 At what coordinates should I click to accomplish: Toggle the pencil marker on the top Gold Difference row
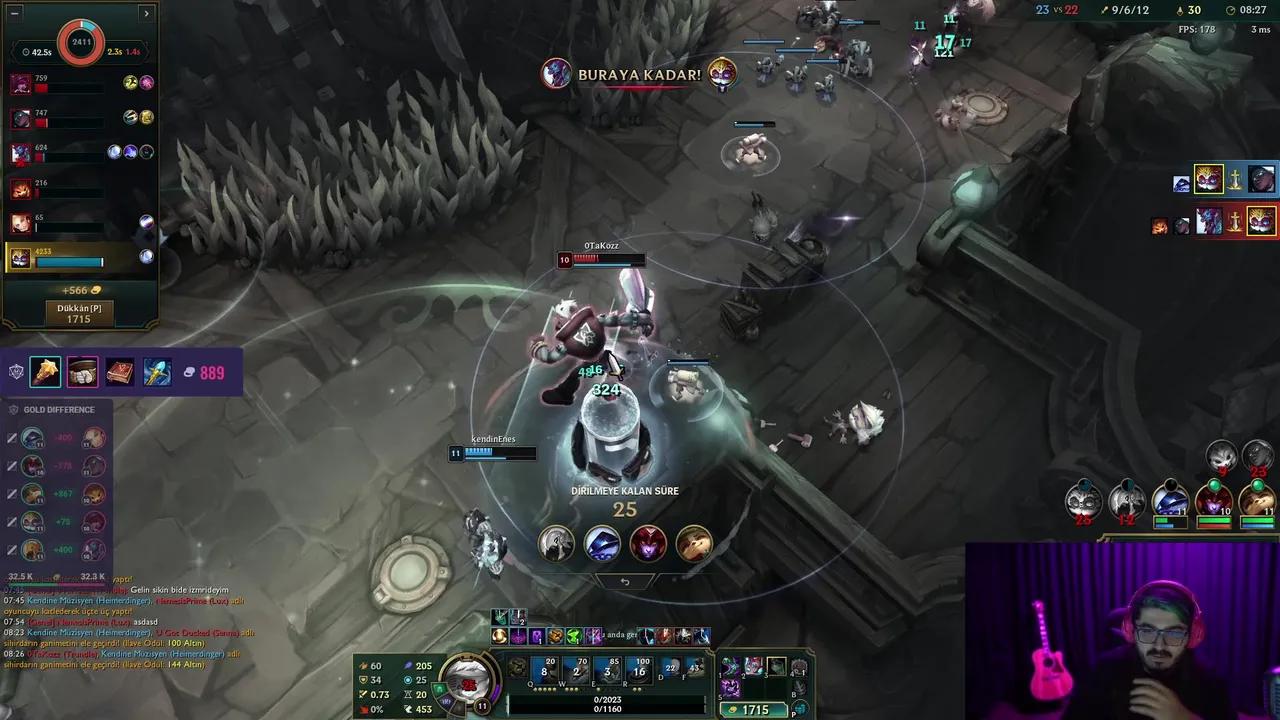point(12,436)
